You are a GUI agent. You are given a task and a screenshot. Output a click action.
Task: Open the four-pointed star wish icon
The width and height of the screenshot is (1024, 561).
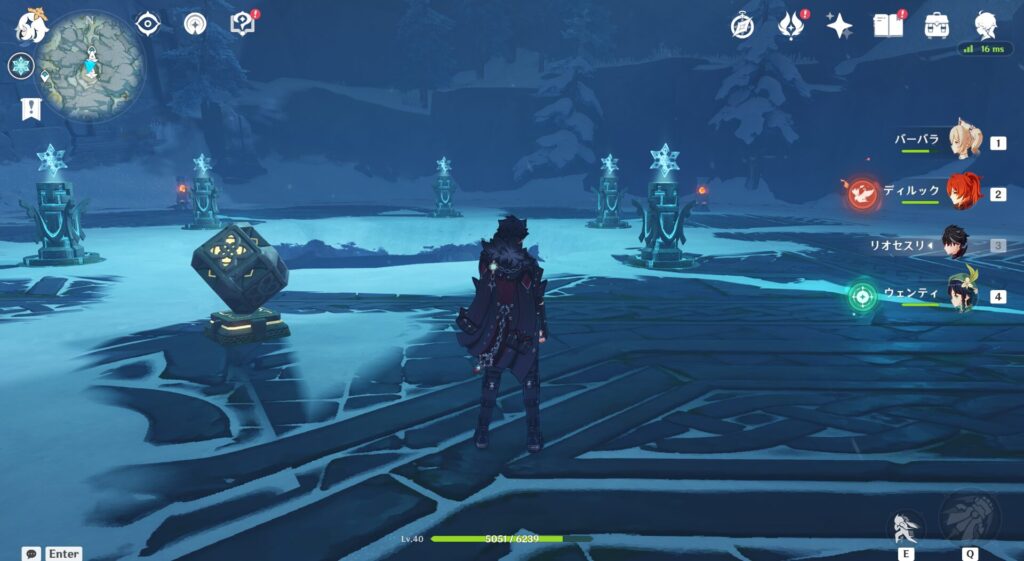pos(839,26)
